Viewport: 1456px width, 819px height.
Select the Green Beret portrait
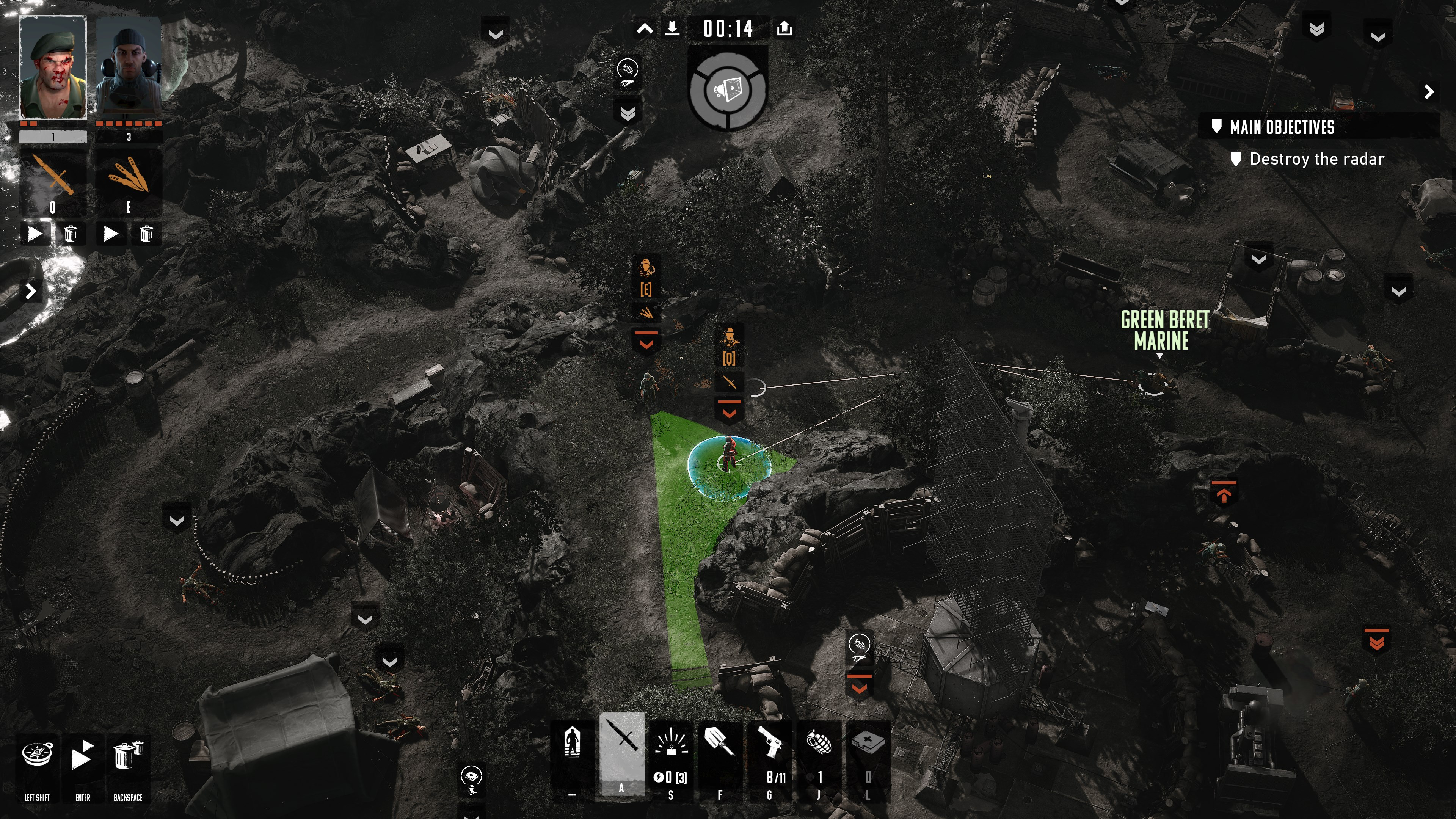[x=53, y=67]
